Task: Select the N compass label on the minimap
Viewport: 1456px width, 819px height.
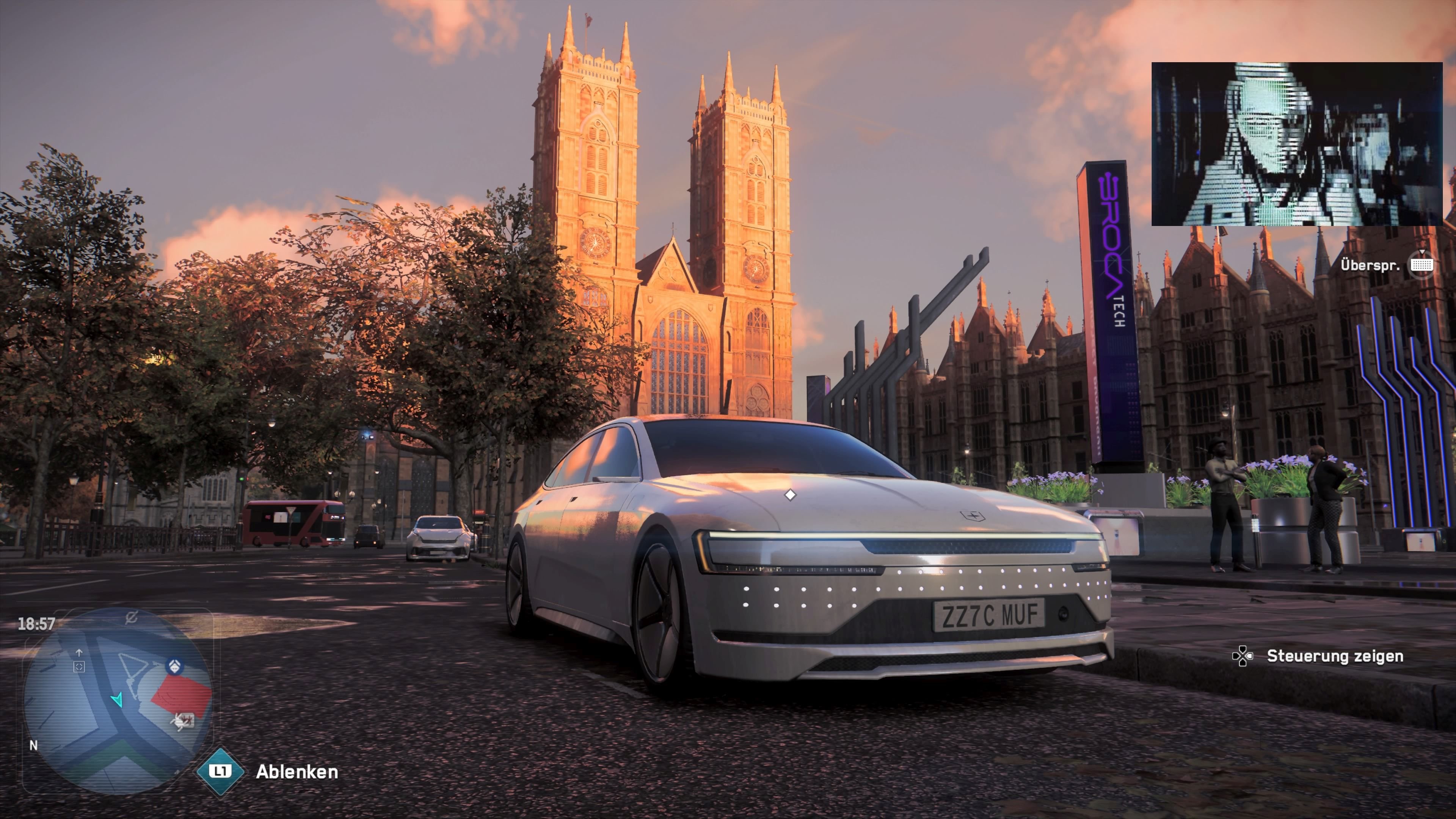Action: 33,746
